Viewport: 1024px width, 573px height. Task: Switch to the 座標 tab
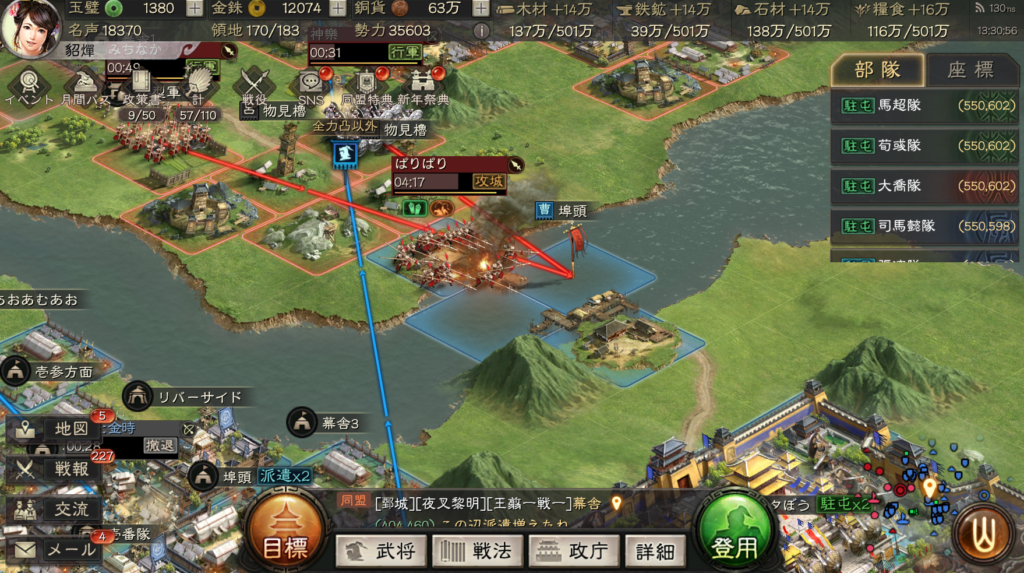tap(969, 70)
